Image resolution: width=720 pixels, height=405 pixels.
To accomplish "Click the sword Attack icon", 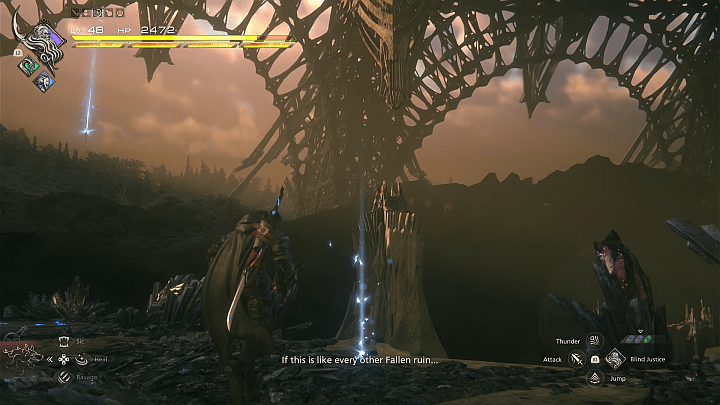I will [x=577, y=358].
